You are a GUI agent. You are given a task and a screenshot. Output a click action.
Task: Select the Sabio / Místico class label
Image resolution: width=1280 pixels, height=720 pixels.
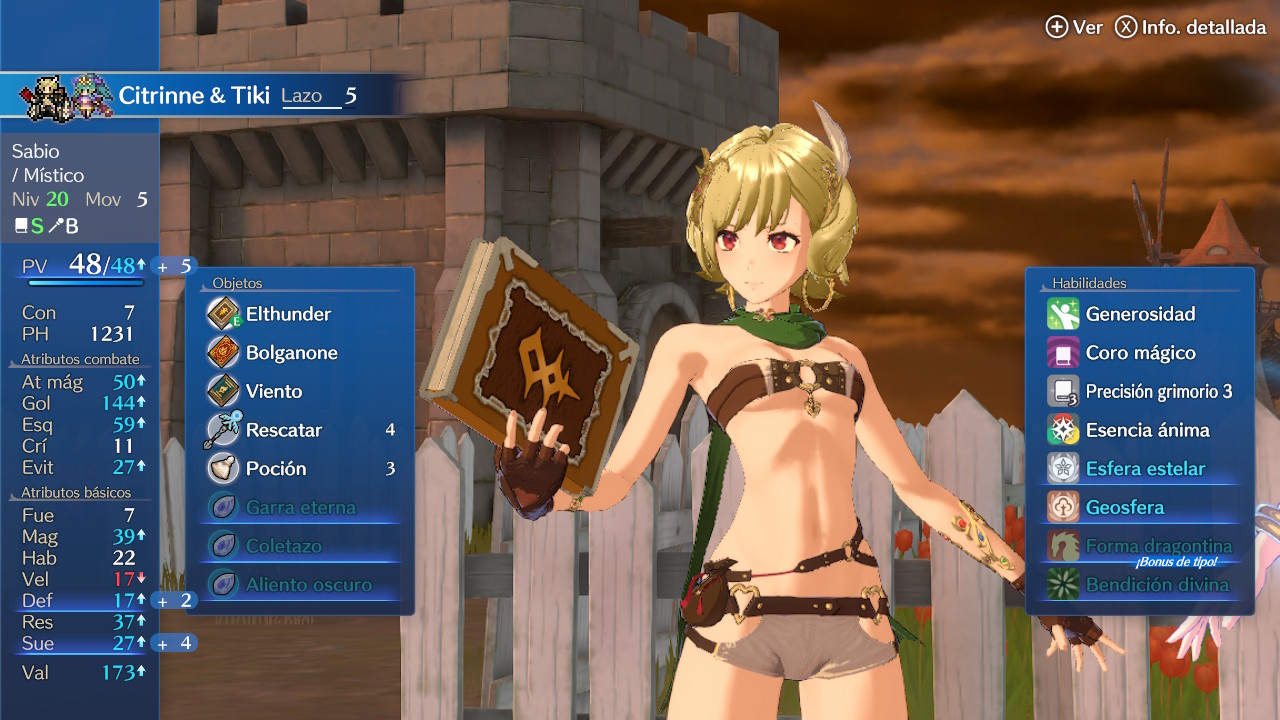(48, 163)
